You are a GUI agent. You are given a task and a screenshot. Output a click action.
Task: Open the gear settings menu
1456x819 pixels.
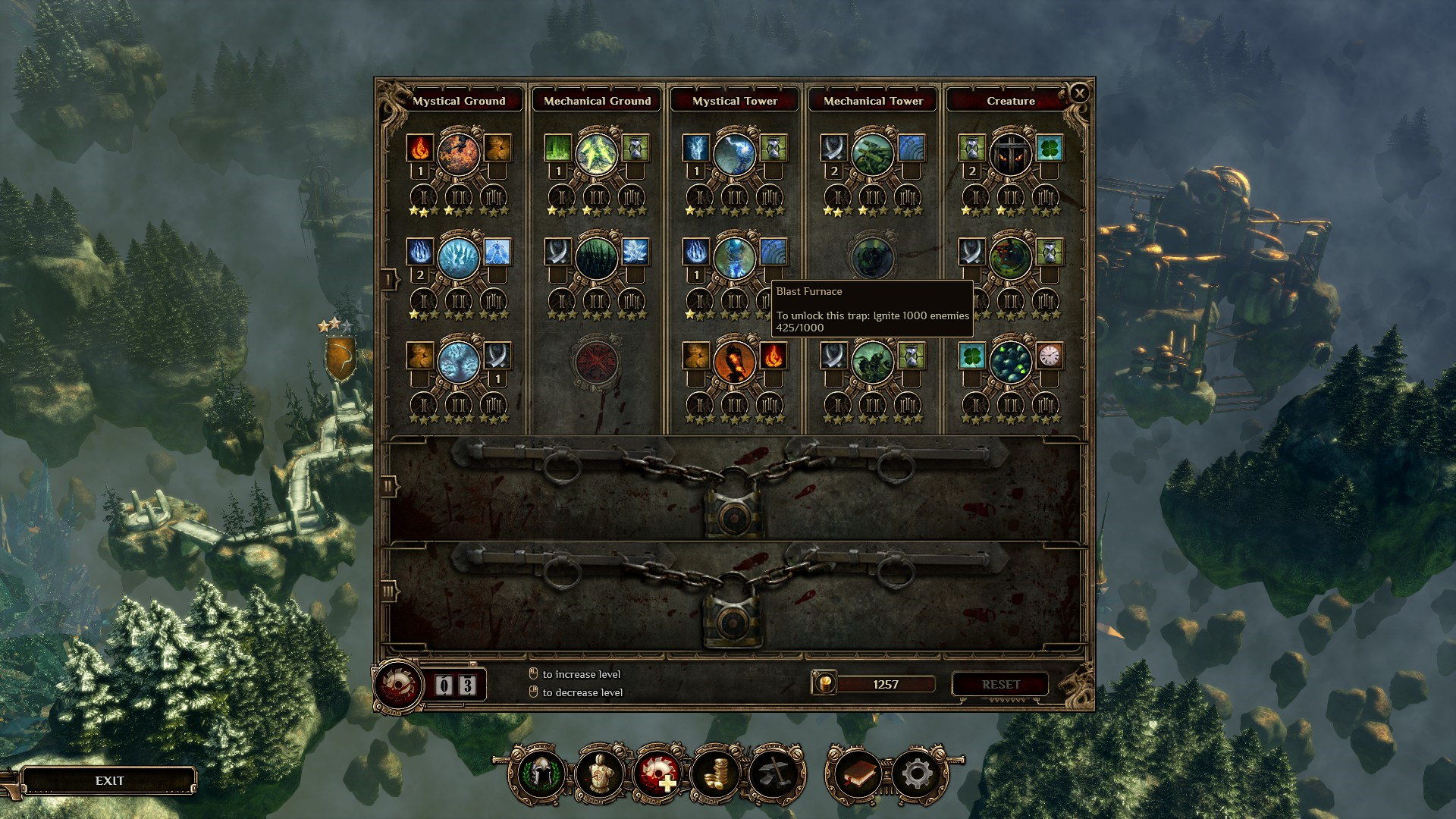[x=917, y=774]
